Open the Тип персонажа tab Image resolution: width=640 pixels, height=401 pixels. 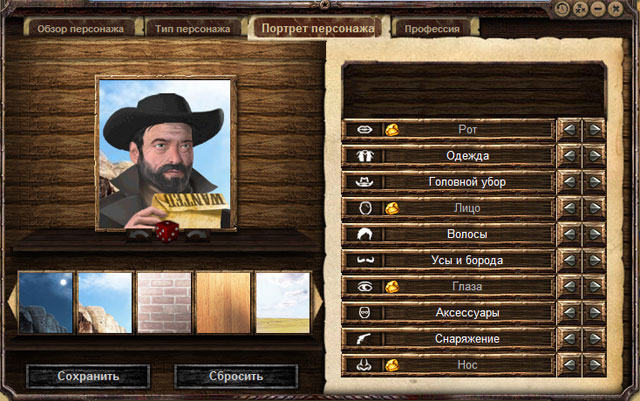[193, 29]
